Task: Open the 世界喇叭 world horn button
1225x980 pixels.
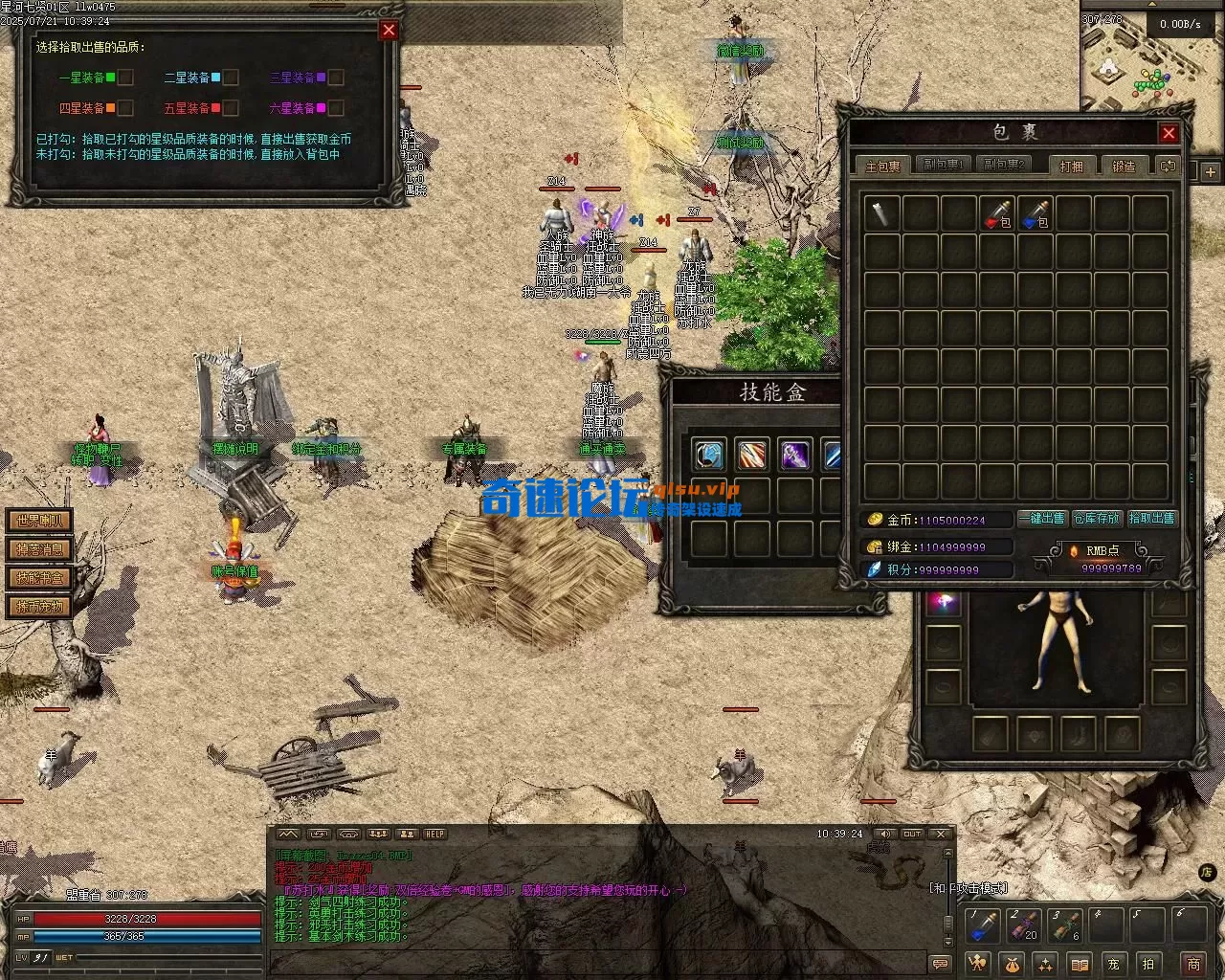Action: [39, 522]
